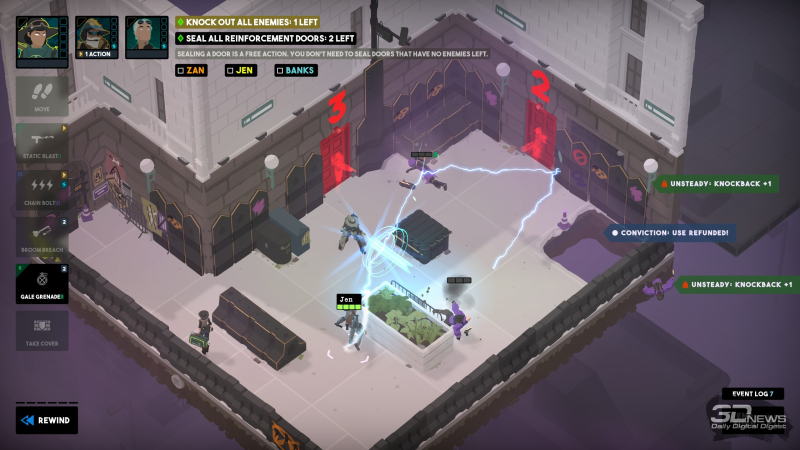Choose the Take Cover action
This screenshot has width=800, height=450.
pos(42,330)
